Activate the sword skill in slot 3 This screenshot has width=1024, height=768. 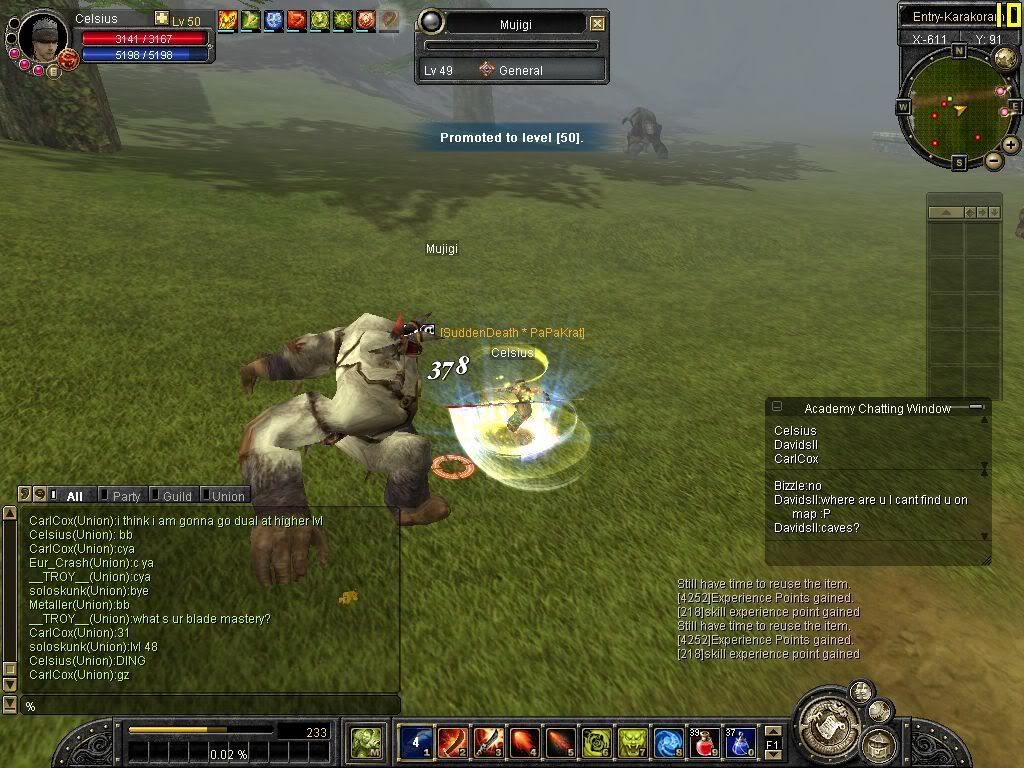488,742
